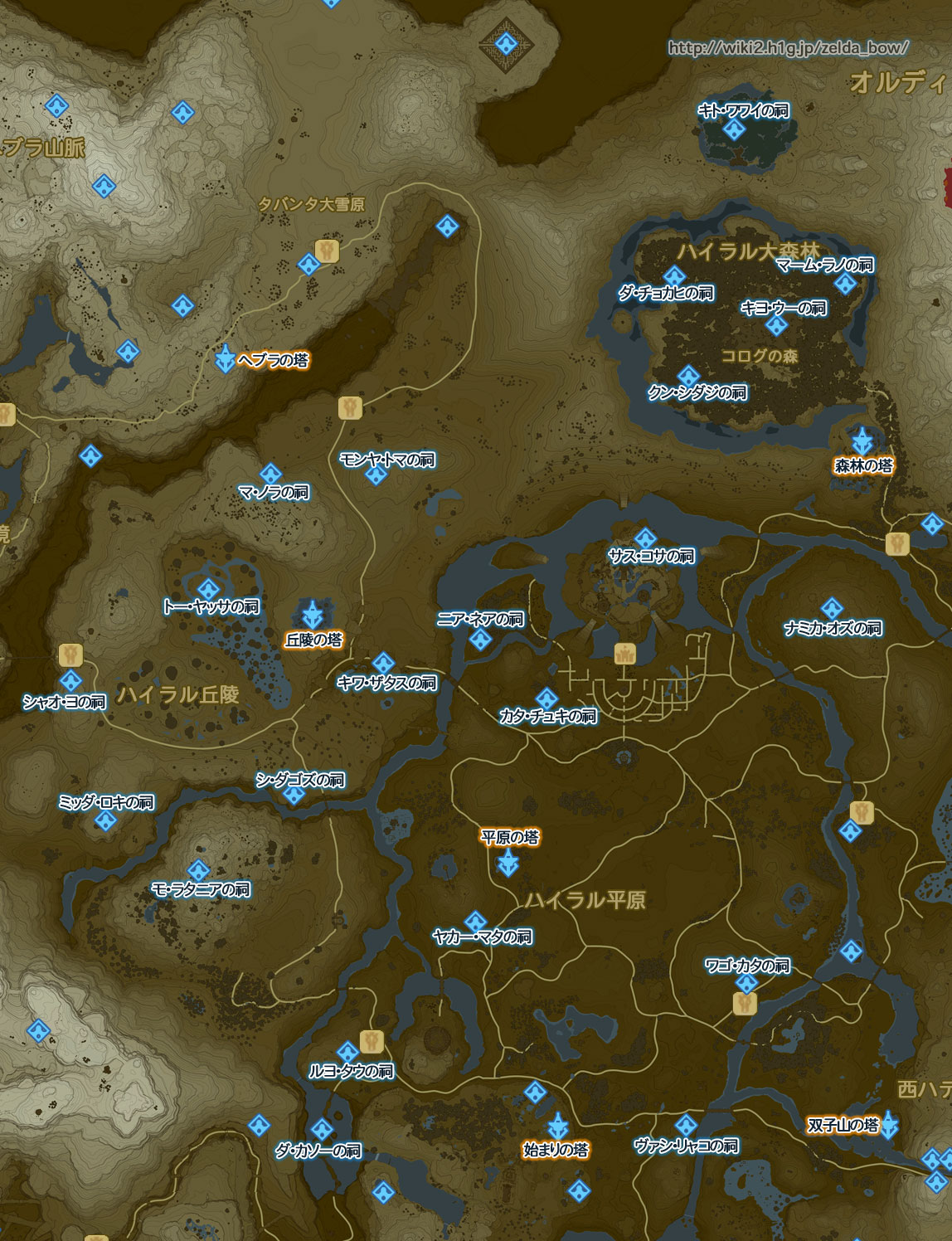Click the シャオ・ヨの祠 shrine marker
952x1241 pixels.
pyautogui.click(x=71, y=683)
